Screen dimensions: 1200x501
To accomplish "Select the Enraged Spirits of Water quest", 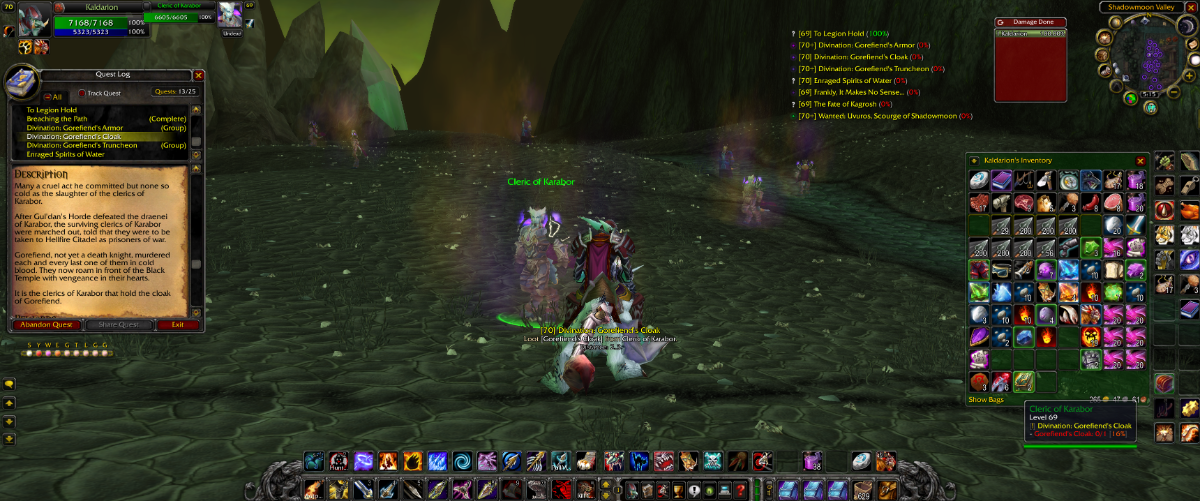I will coord(65,155).
